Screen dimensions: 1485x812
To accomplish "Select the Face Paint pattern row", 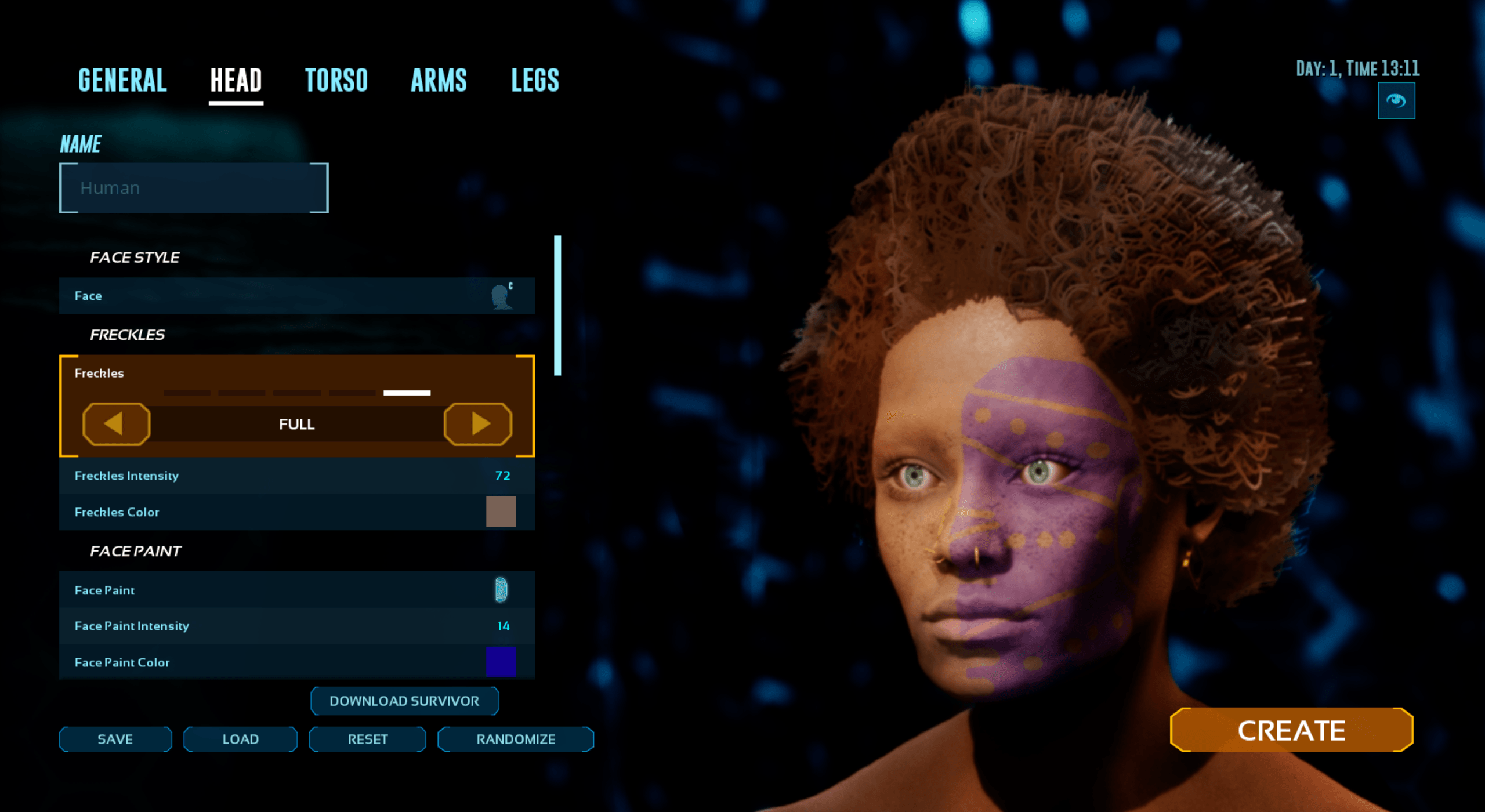I will [296, 590].
